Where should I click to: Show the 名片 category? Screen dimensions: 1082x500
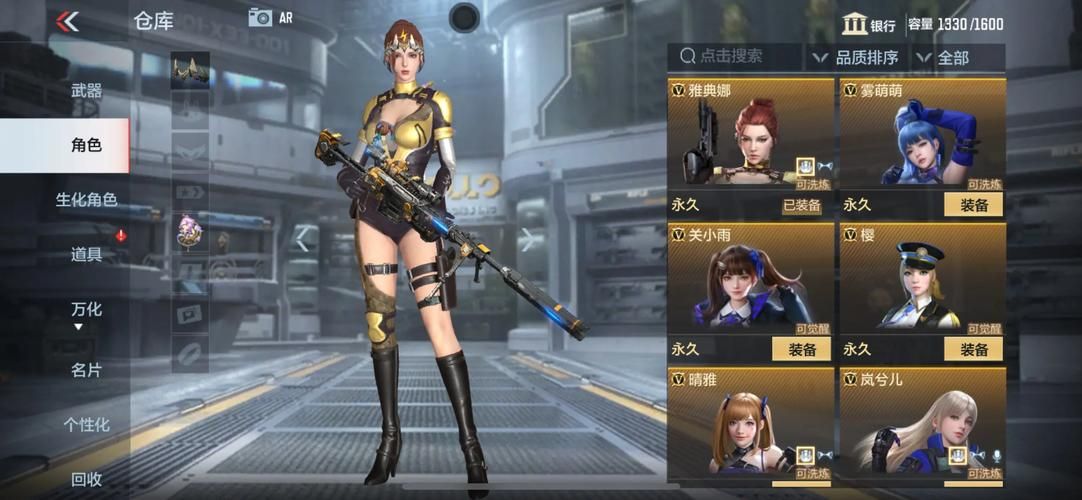[x=86, y=369]
